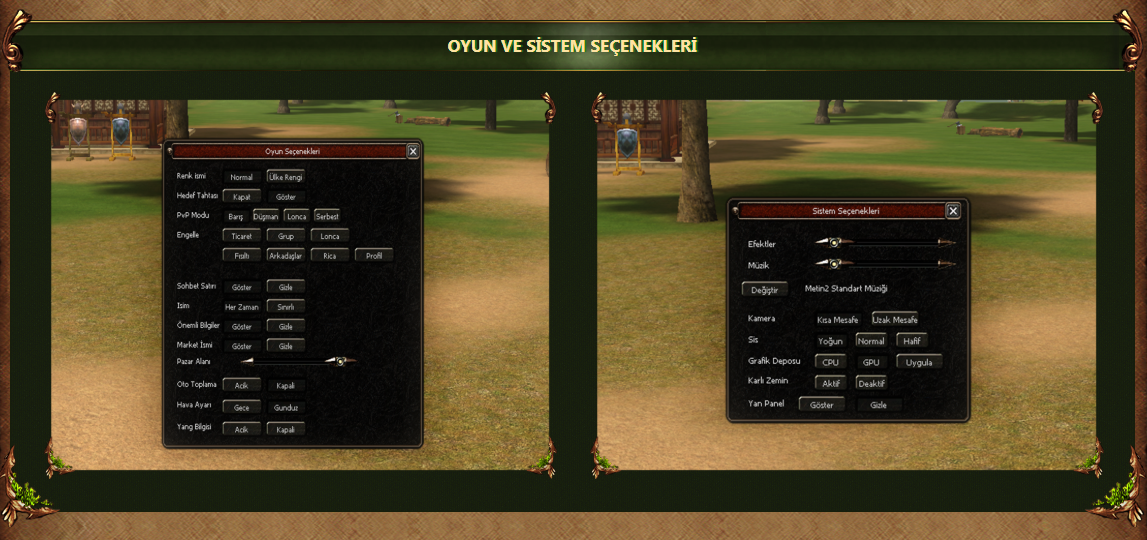The height and width of the screenshot is (540, 1147).
Task: Choose Hafif fog setting
Action: click(x=912, y=340)
